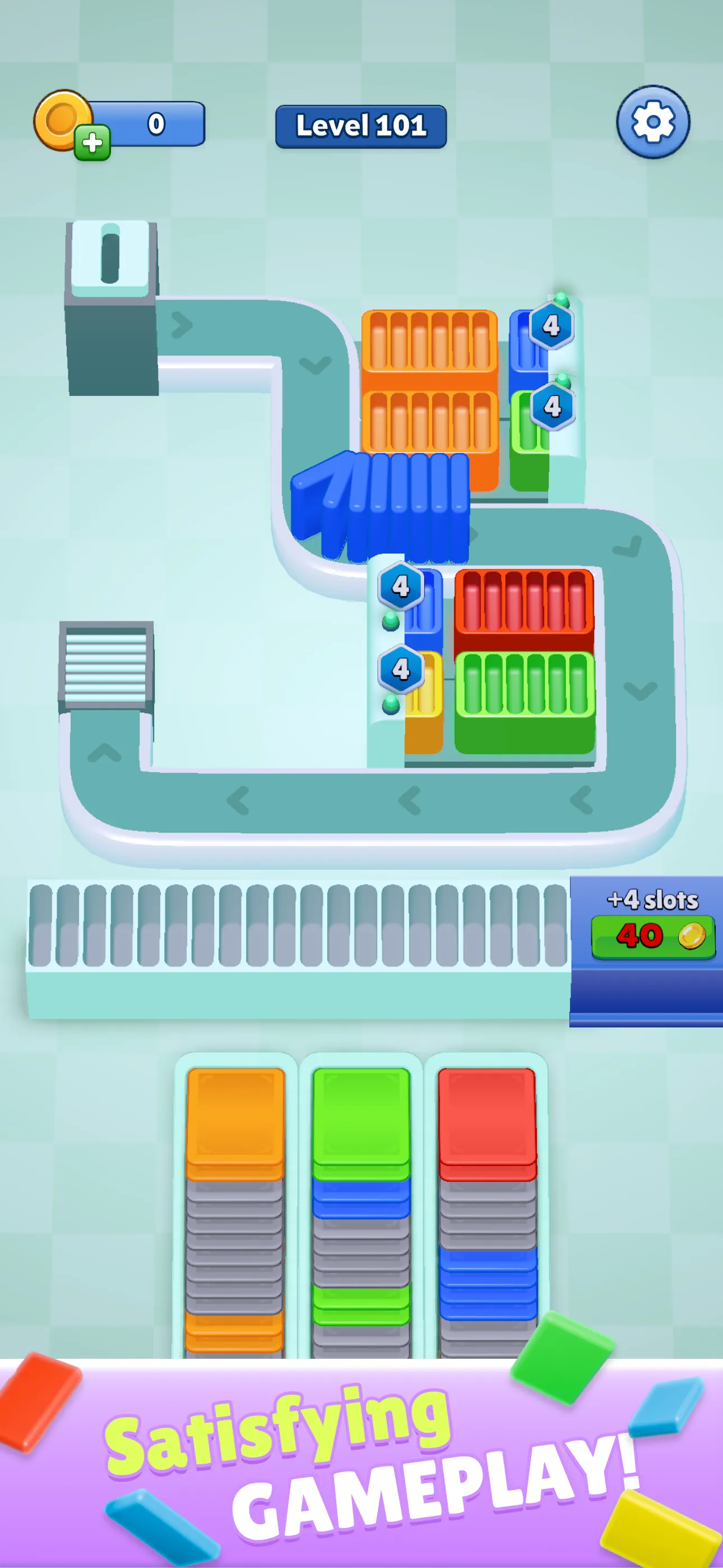Screen dimensions: 723x1568
Task: Open the coin balance display showing 0
Action: click(155, 123)
